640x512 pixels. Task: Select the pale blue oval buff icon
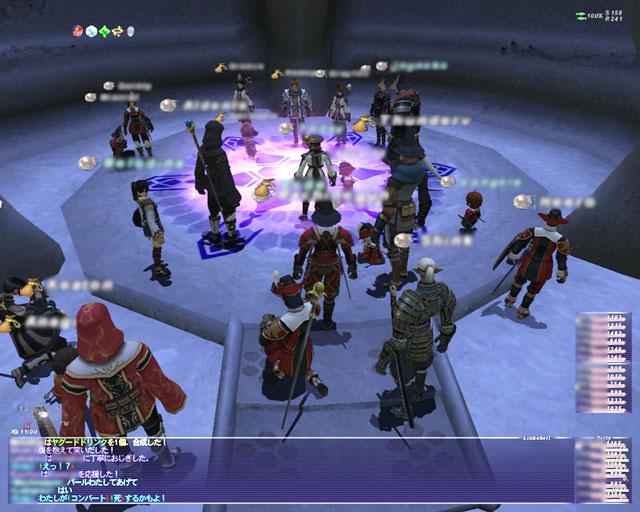click(130, 31)
